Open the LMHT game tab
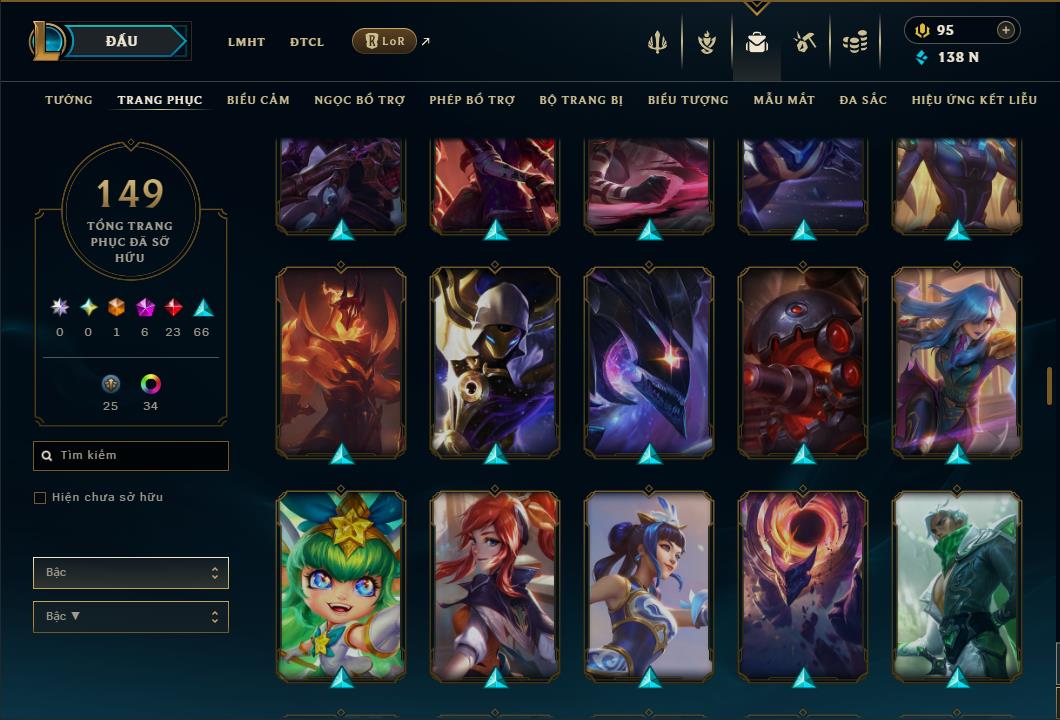The height and width of the screenshot is (720, 1060). click(x=246, y=42)
